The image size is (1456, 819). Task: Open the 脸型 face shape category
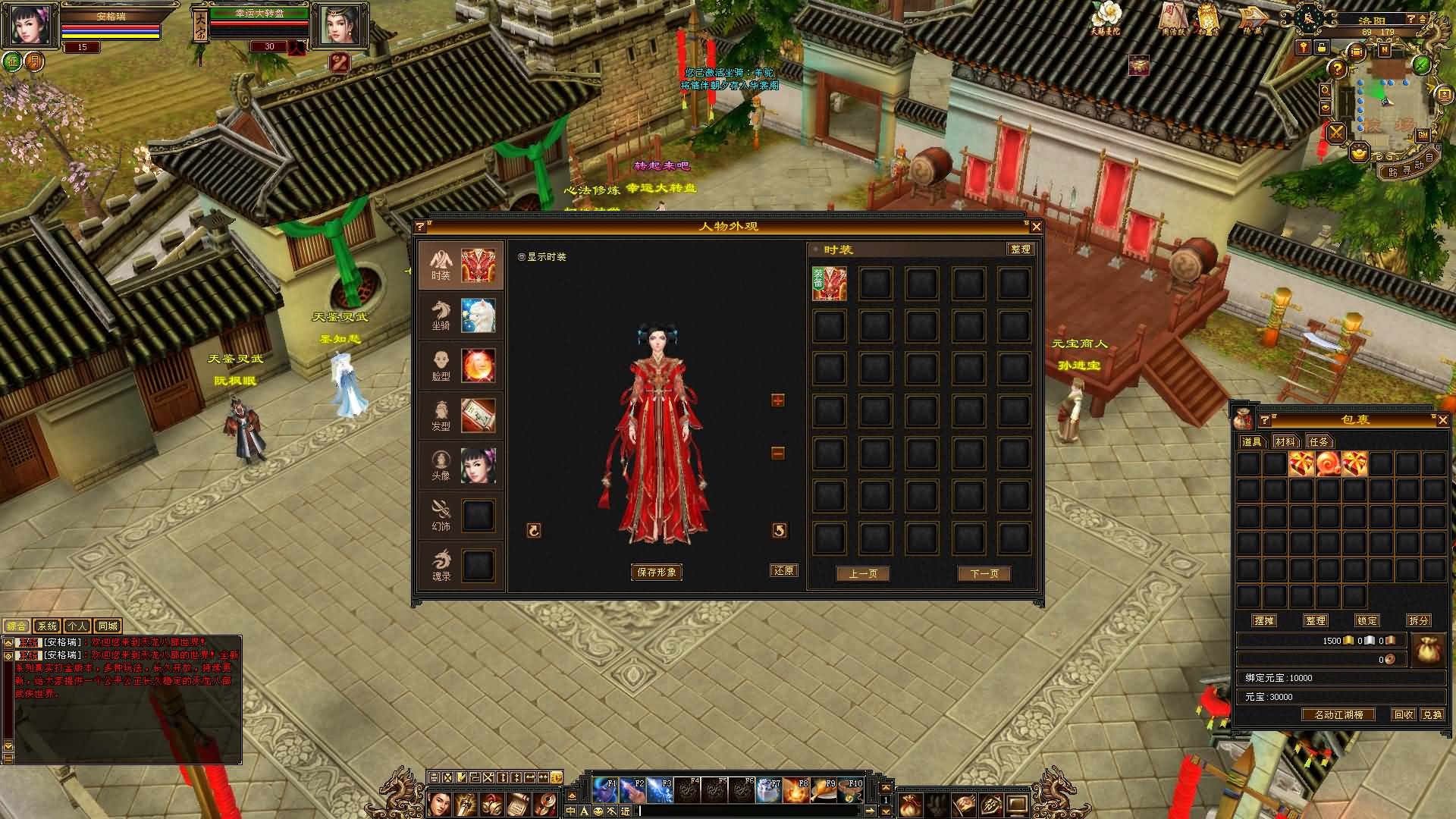[460, 366]
